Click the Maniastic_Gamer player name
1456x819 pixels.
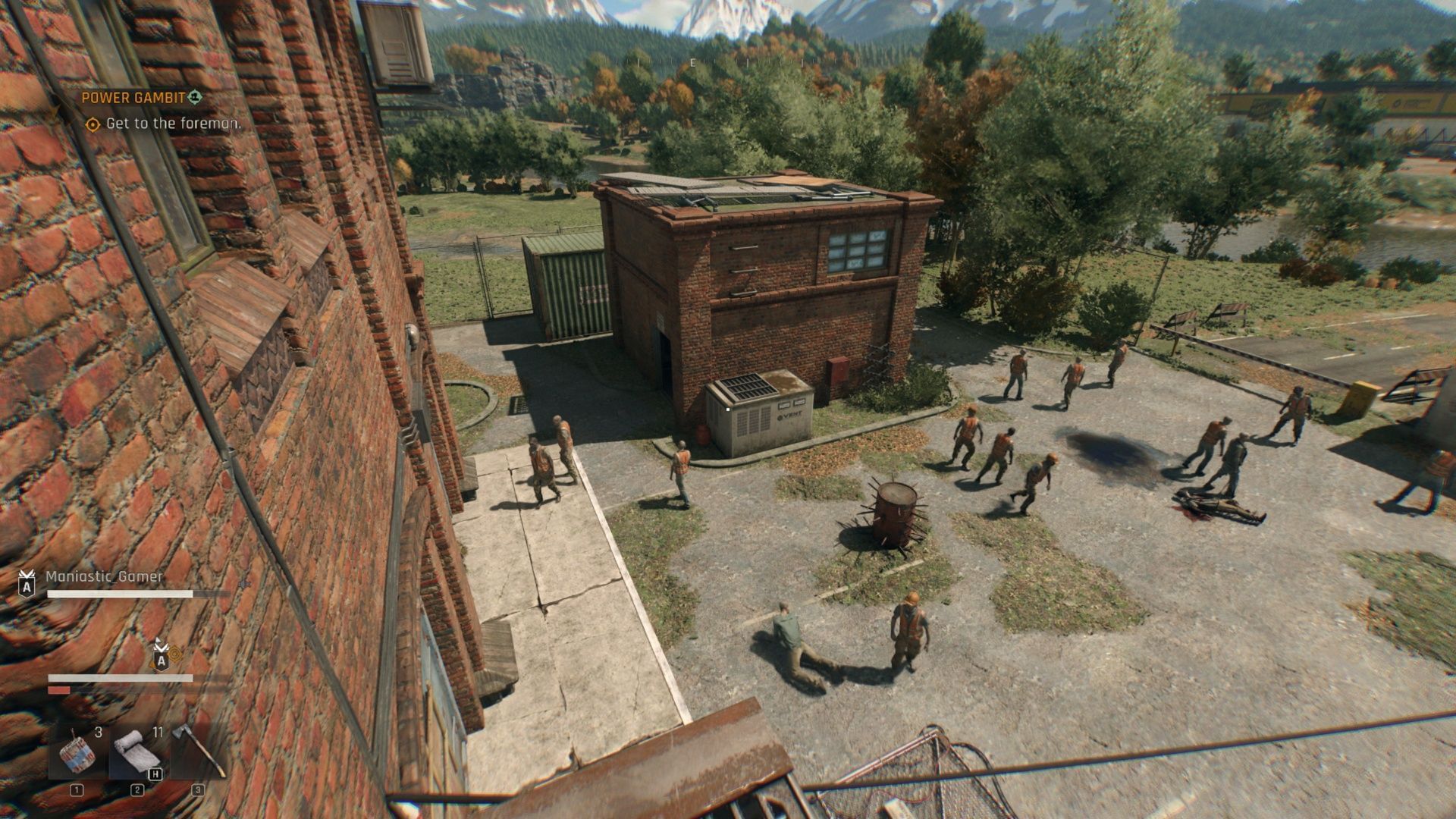coord(104,577)
